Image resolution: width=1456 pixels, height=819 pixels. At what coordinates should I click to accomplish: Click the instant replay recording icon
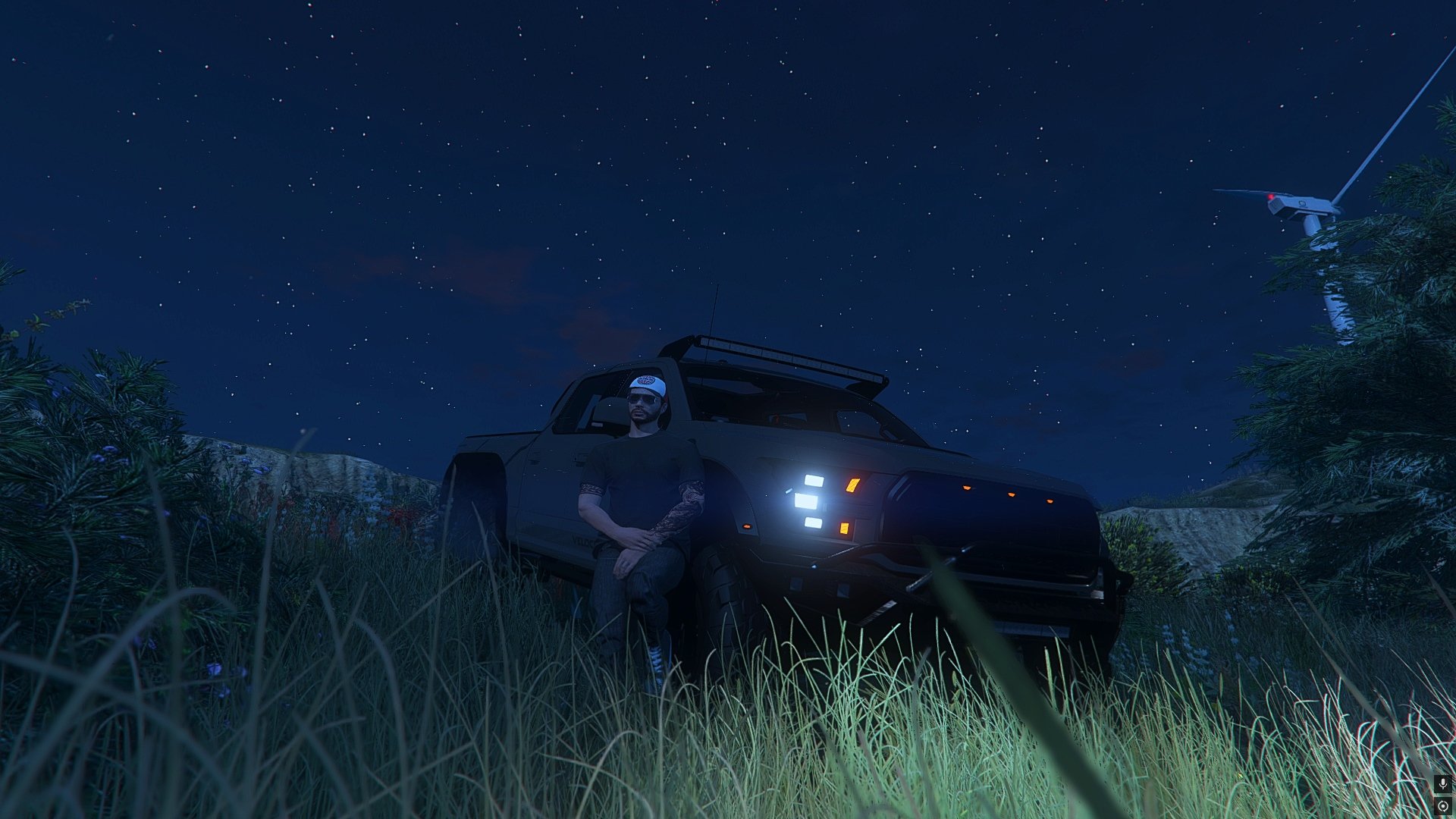[1442, 805]
